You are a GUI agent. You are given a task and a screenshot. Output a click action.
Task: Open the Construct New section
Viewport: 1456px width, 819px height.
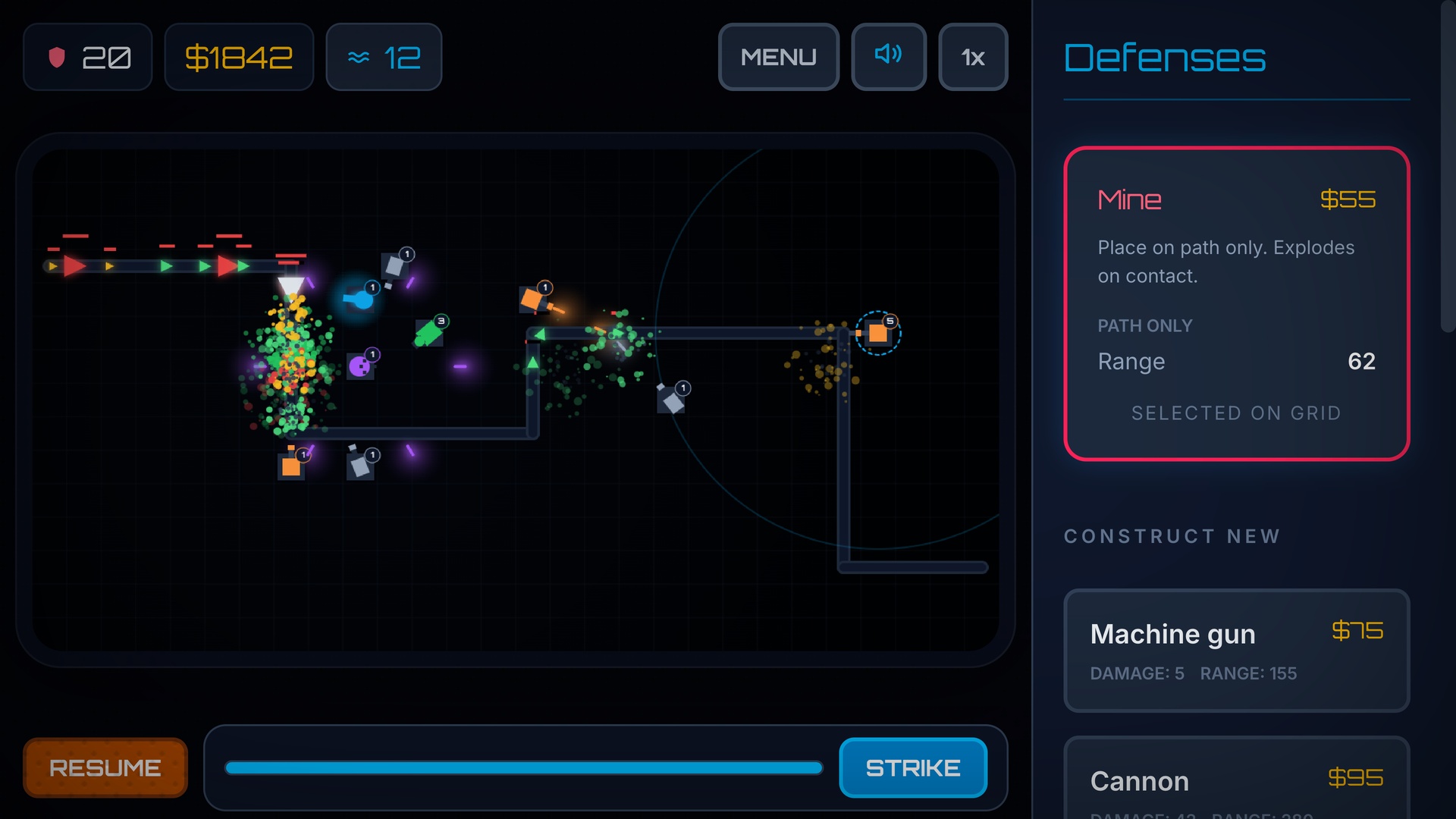point(1172,536)
